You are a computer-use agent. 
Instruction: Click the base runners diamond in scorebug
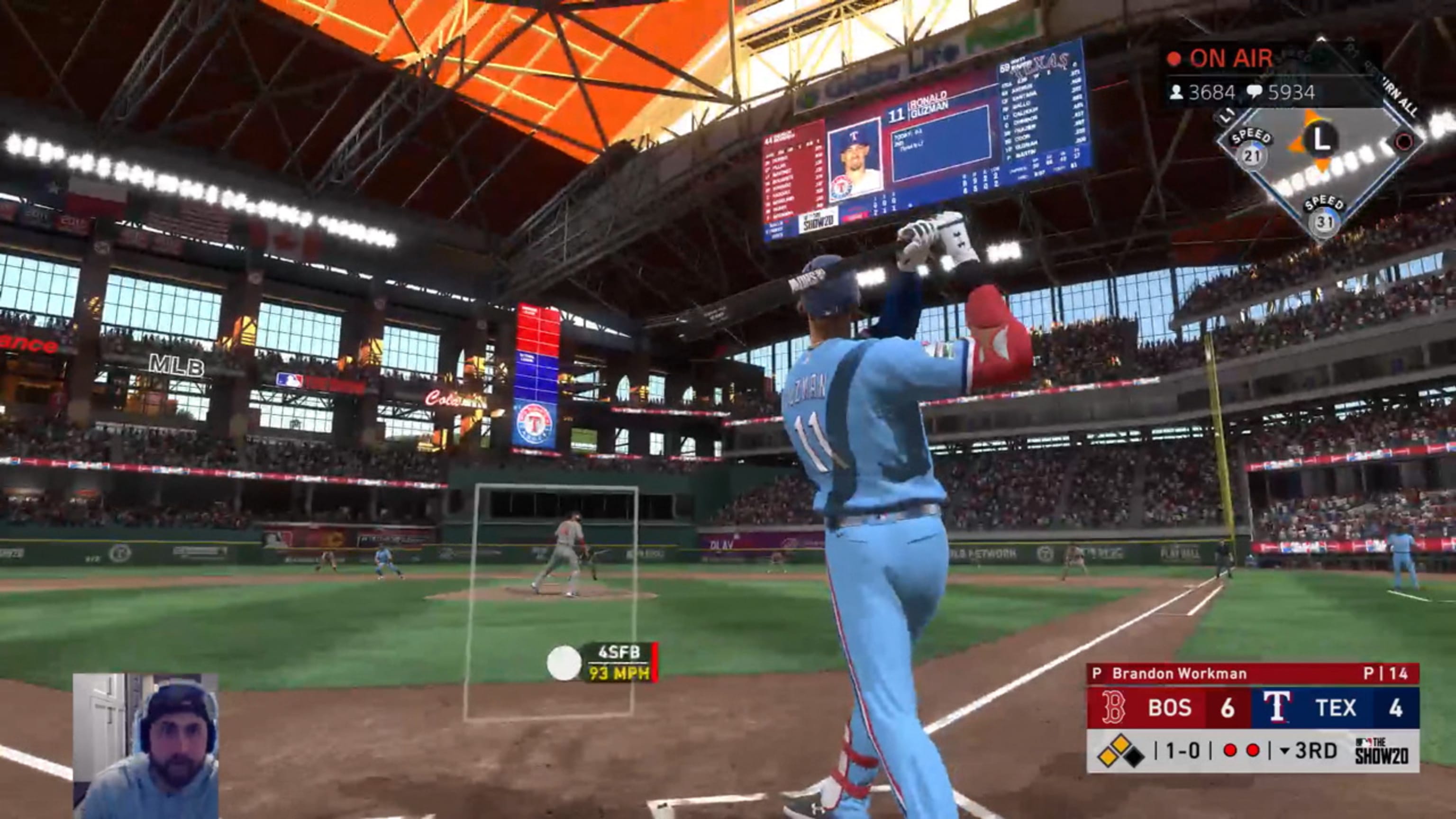[x=1121, y=751]
